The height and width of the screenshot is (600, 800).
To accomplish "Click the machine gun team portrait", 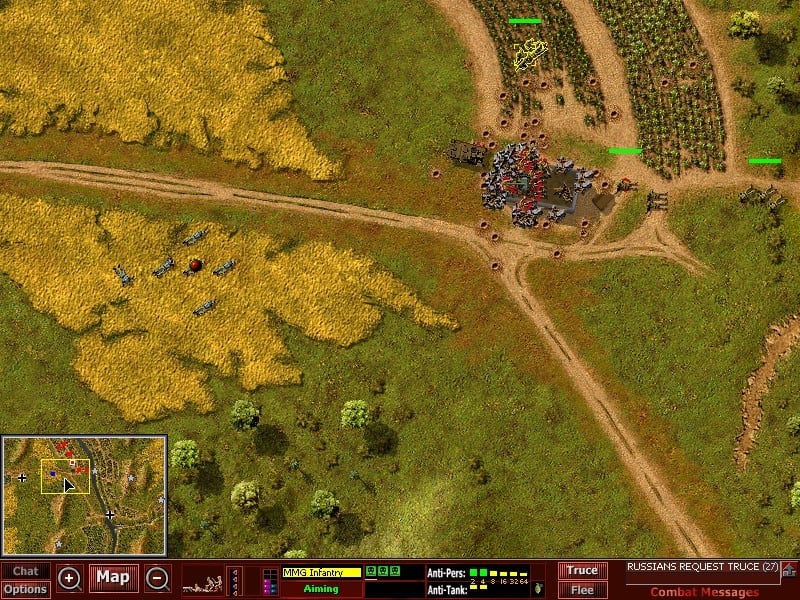I will pos(203,580).
